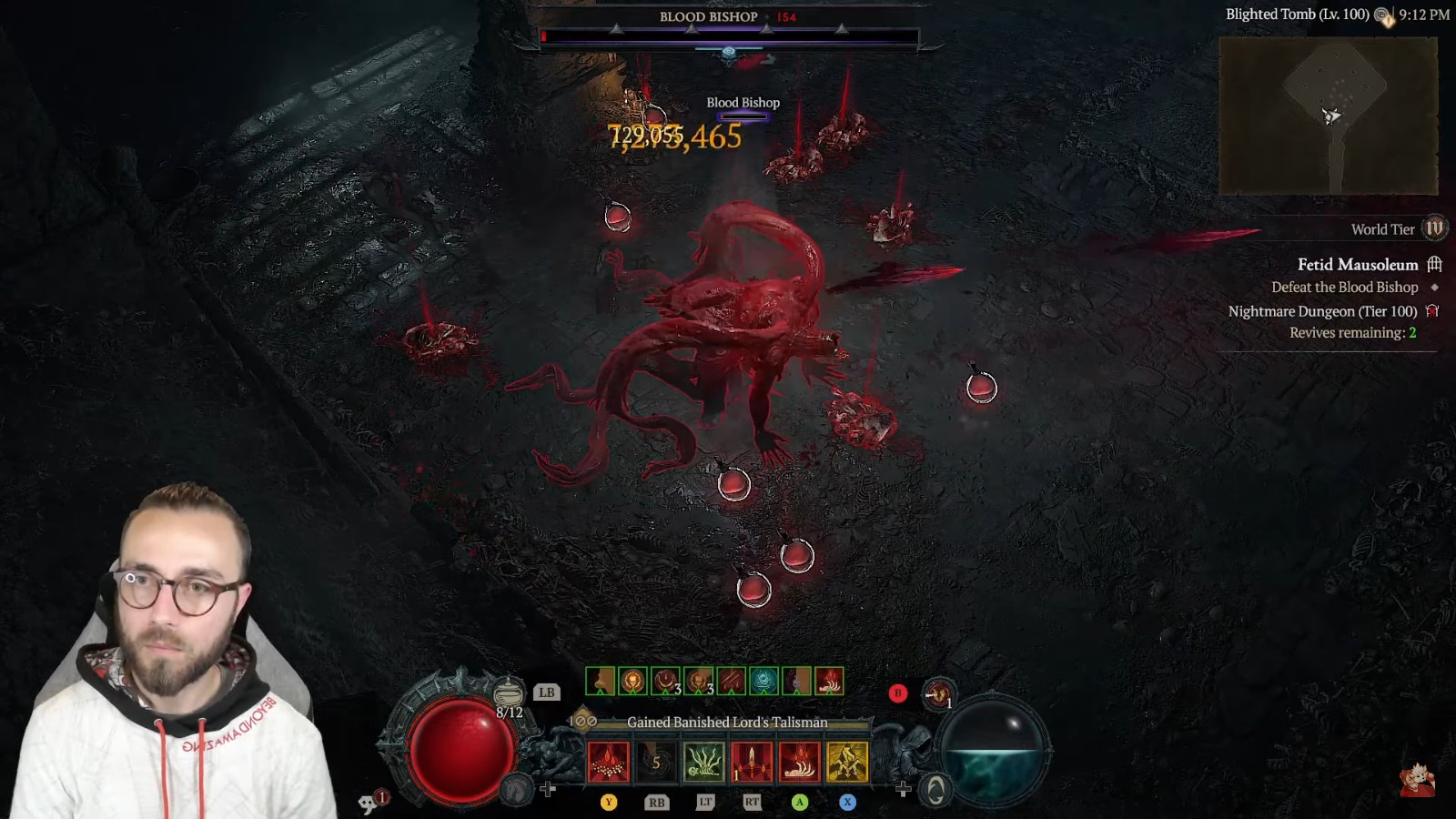Viewport: 1456px width, 819px height.
Task: Click the Blood Mist skill showing 5 charges
Action: click(656, 761)
